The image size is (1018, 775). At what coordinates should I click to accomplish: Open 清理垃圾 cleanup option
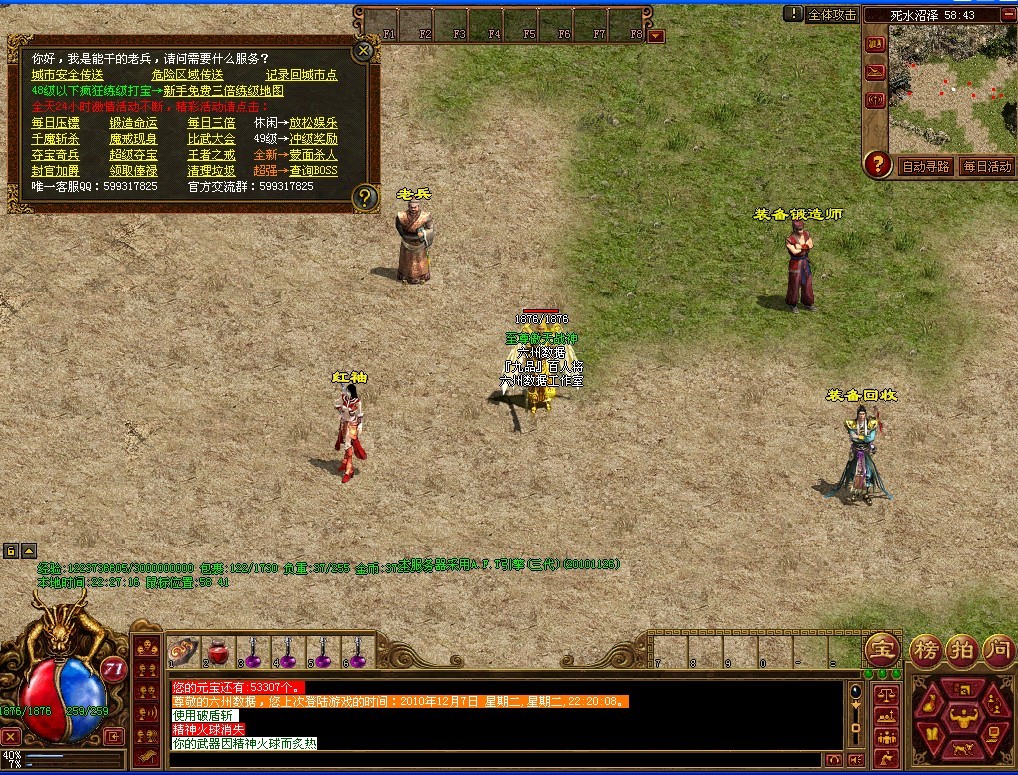[x=211, y=171]
